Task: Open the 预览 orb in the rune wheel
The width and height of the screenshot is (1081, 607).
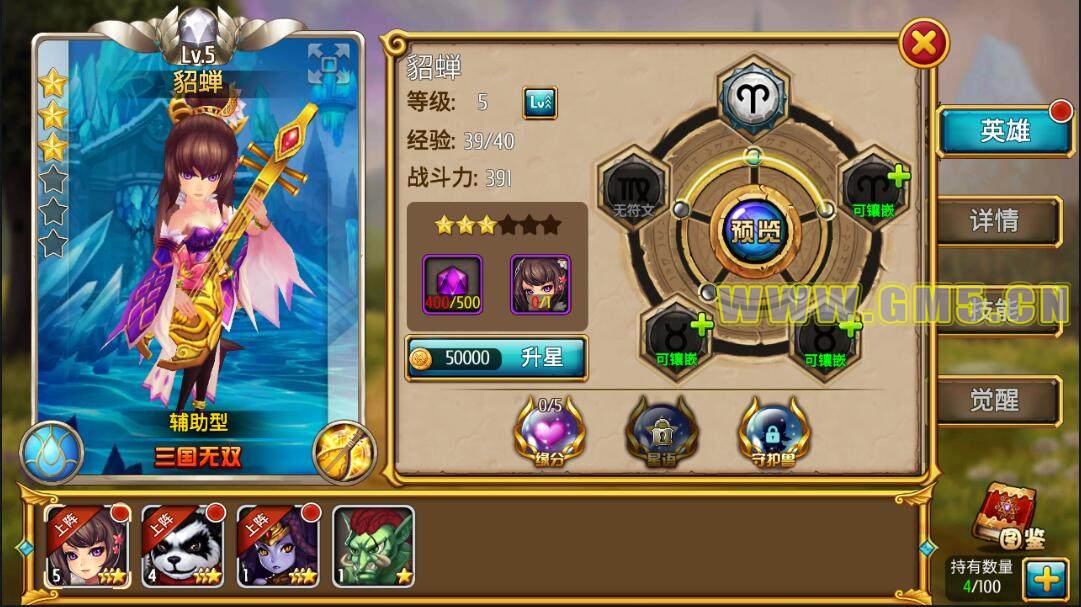Action: (755, 231)
